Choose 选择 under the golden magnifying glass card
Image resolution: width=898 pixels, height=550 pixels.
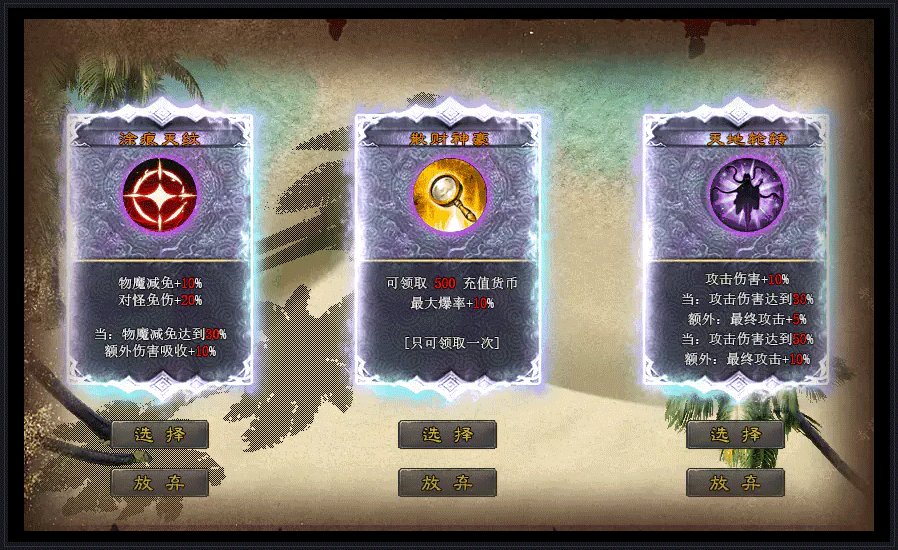pos(447,435)
